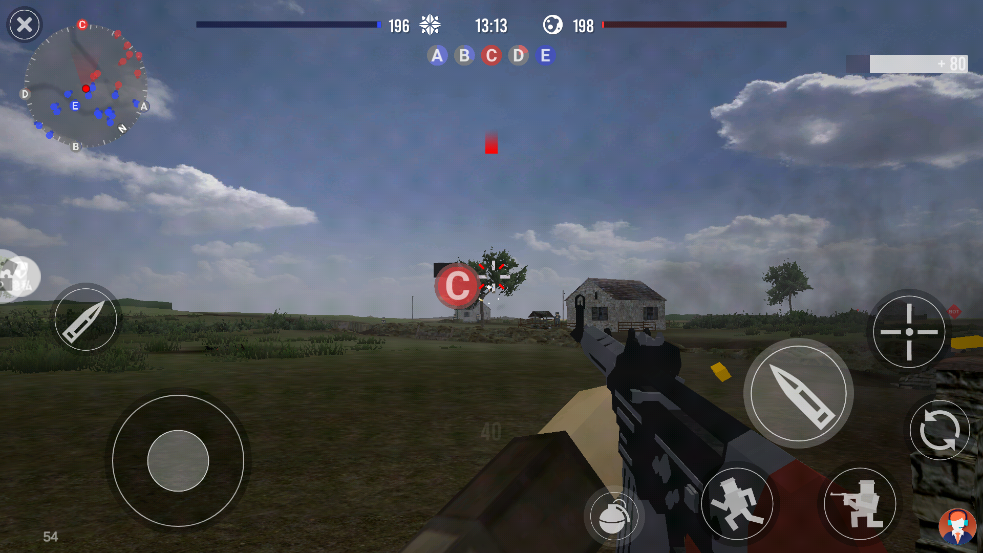Tap the left-side bullet fire button
983x553 pixels.
86,319
